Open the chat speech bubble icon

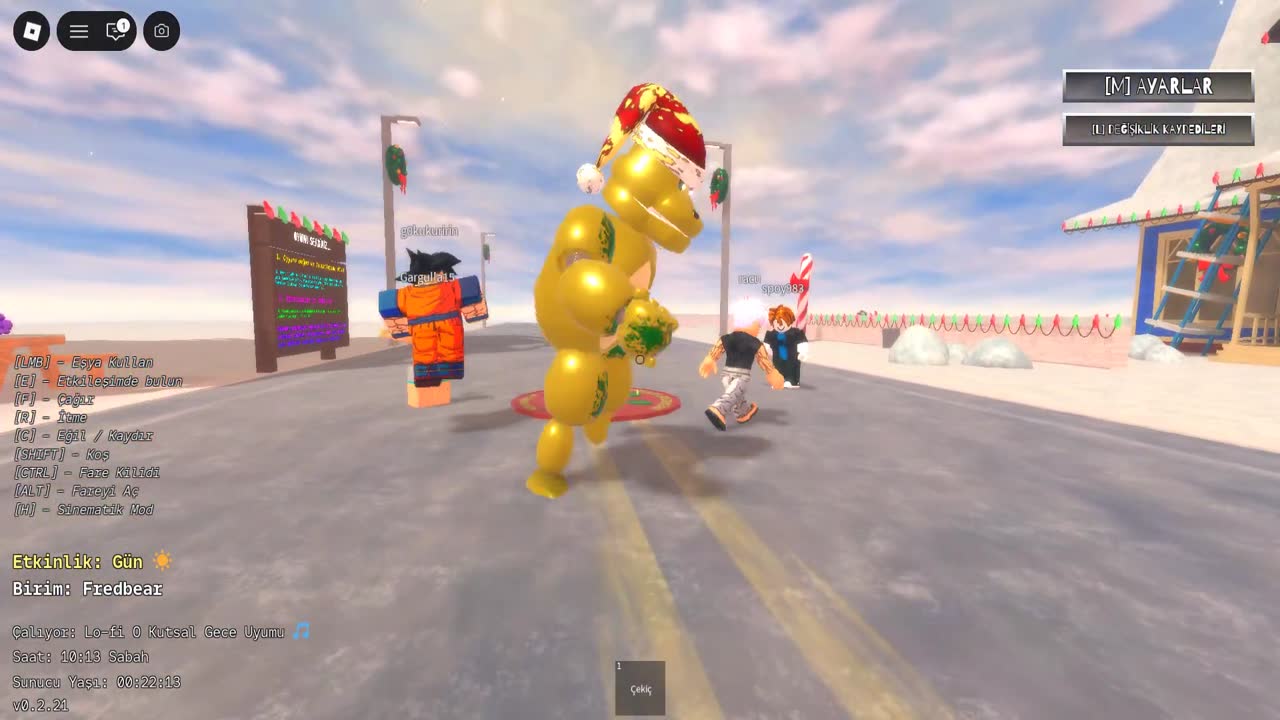(x=114, y=33)
